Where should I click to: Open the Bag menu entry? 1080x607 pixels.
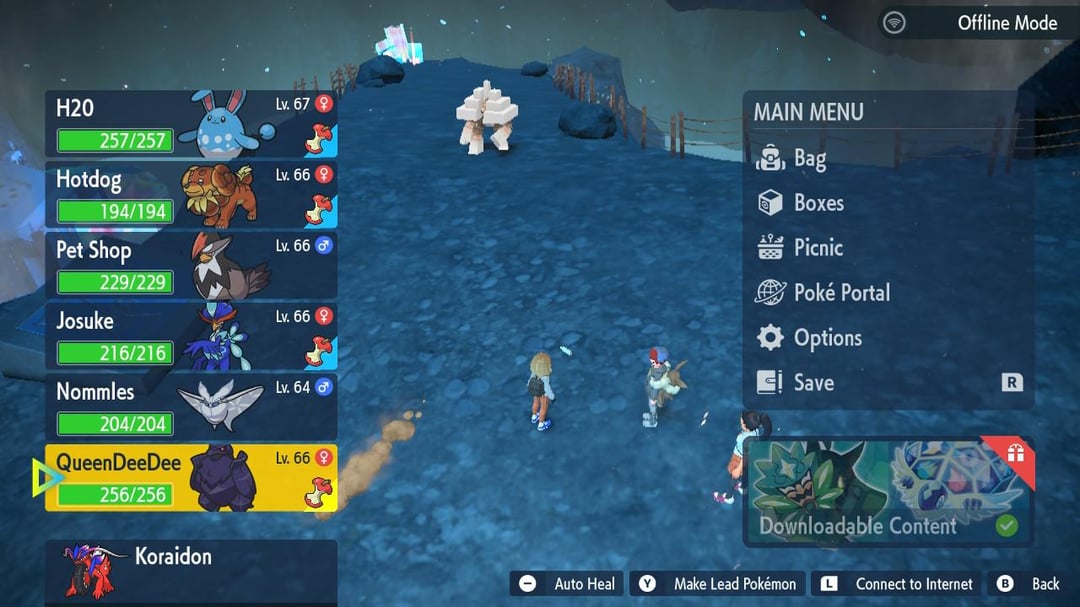[808, 158]
